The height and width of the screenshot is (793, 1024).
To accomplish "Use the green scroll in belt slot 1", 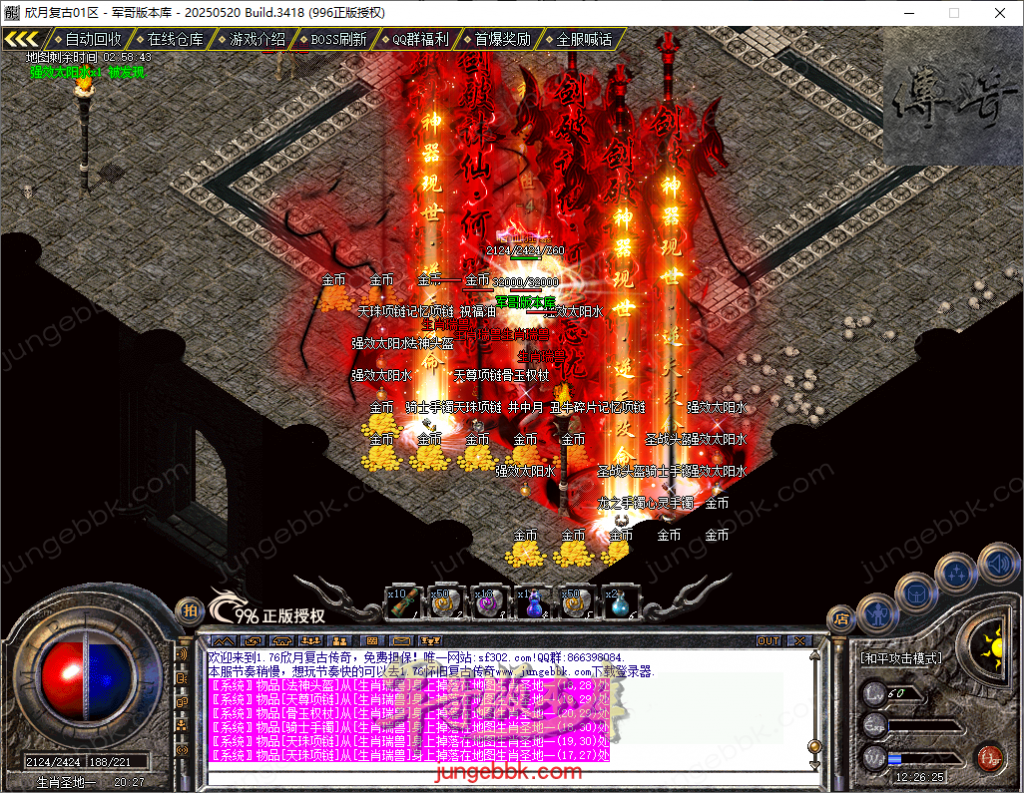I will point(401,603).
